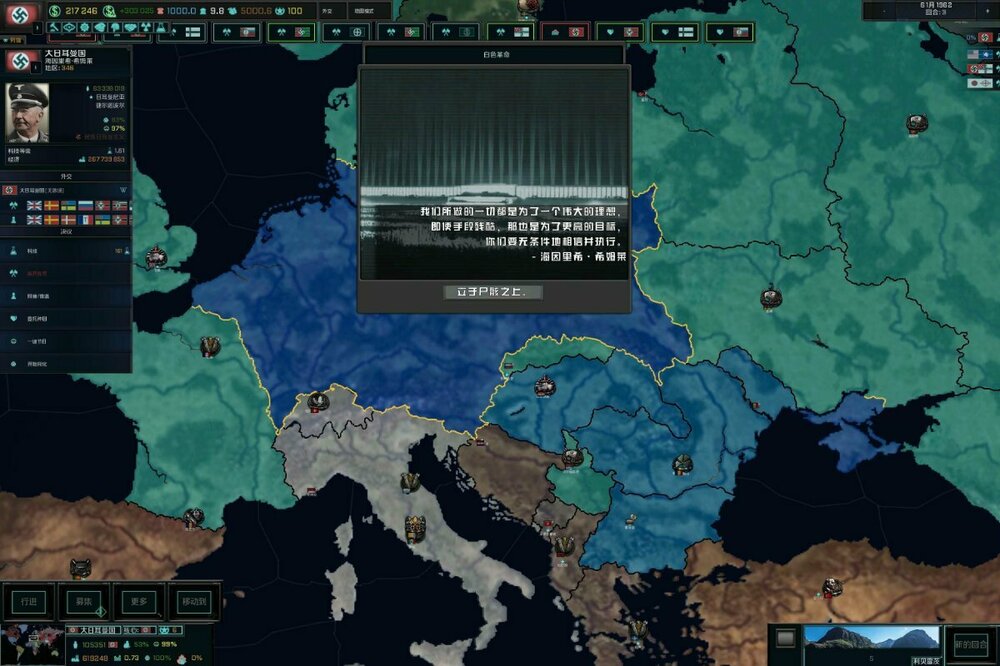Click the 行进 march button
Image resolution: width=1000 pixels, height=666 pixels.
point(27,601)
